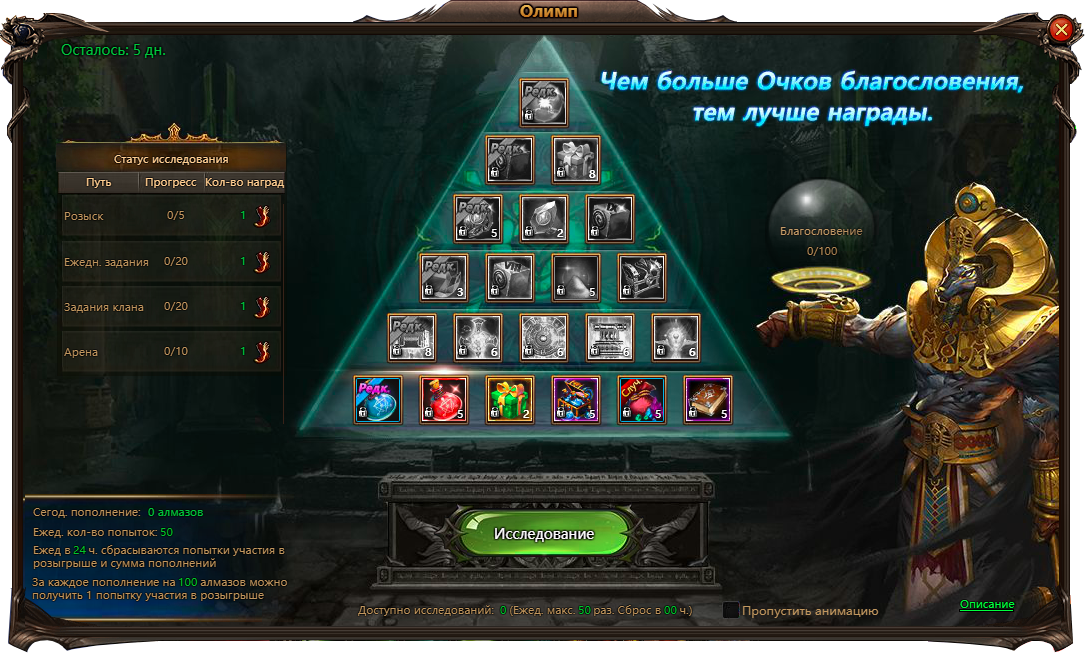This screenshot has height=653, width=1085.
Task: Pick the purple treasure chest reward
Action: [x=576, y=400]
